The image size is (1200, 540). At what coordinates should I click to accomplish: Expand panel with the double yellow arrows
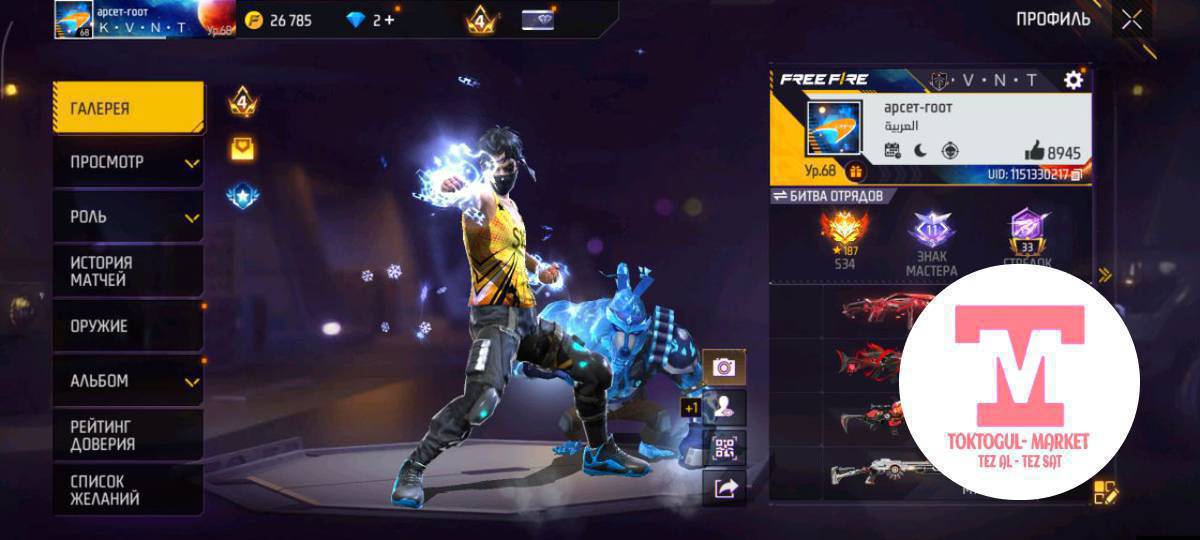[x=1104, y=275]
